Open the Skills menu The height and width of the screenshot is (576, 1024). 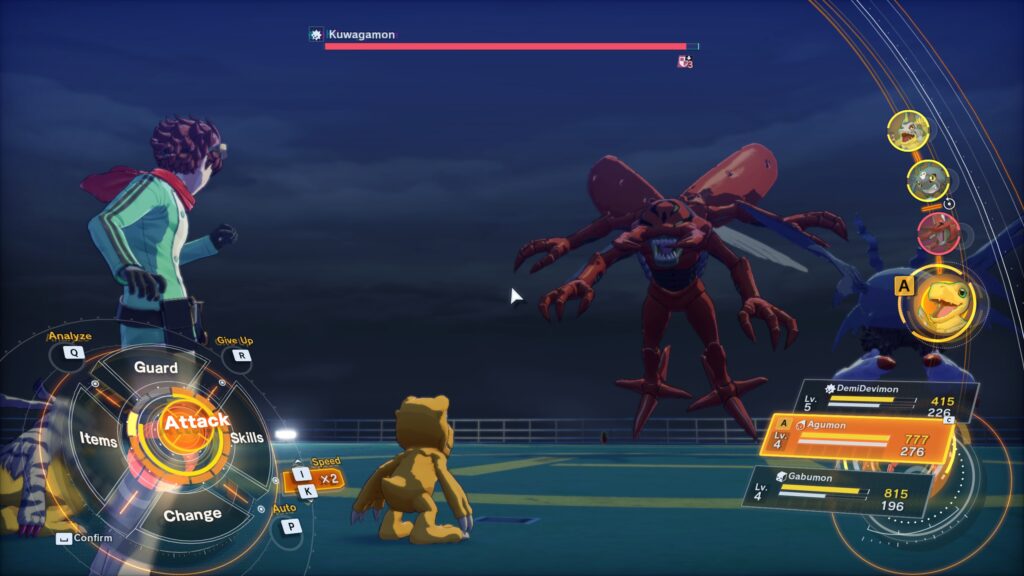point(247,438)
